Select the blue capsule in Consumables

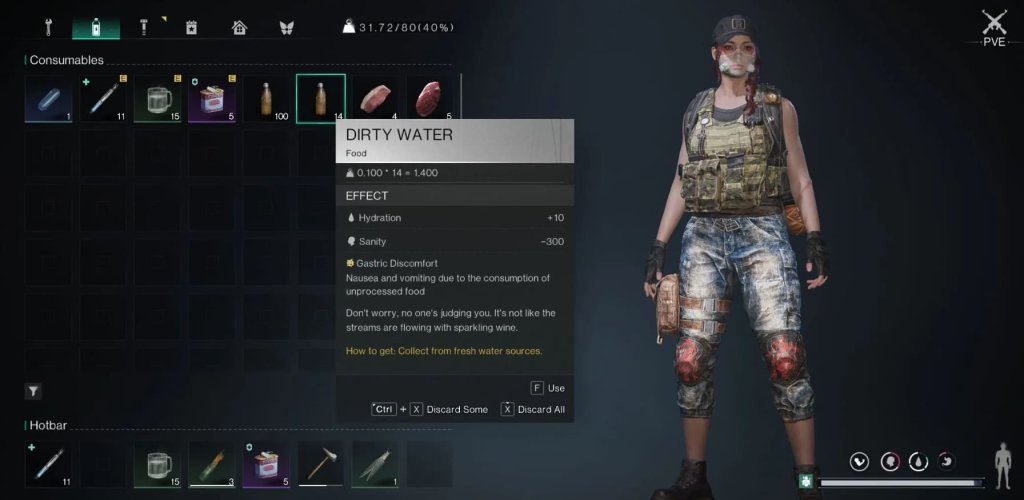(x=49, y=99)
